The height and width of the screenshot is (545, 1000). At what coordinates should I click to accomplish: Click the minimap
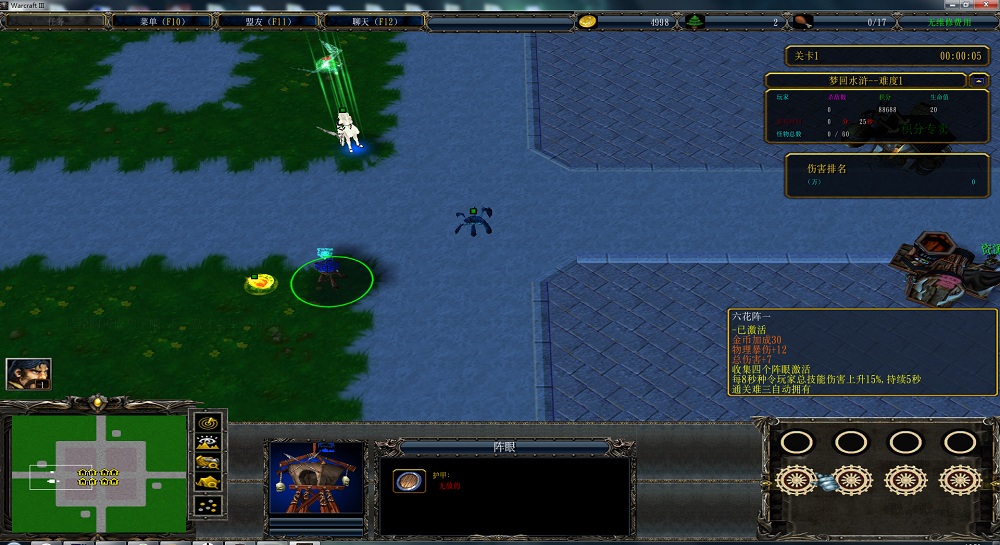[99, 473]
